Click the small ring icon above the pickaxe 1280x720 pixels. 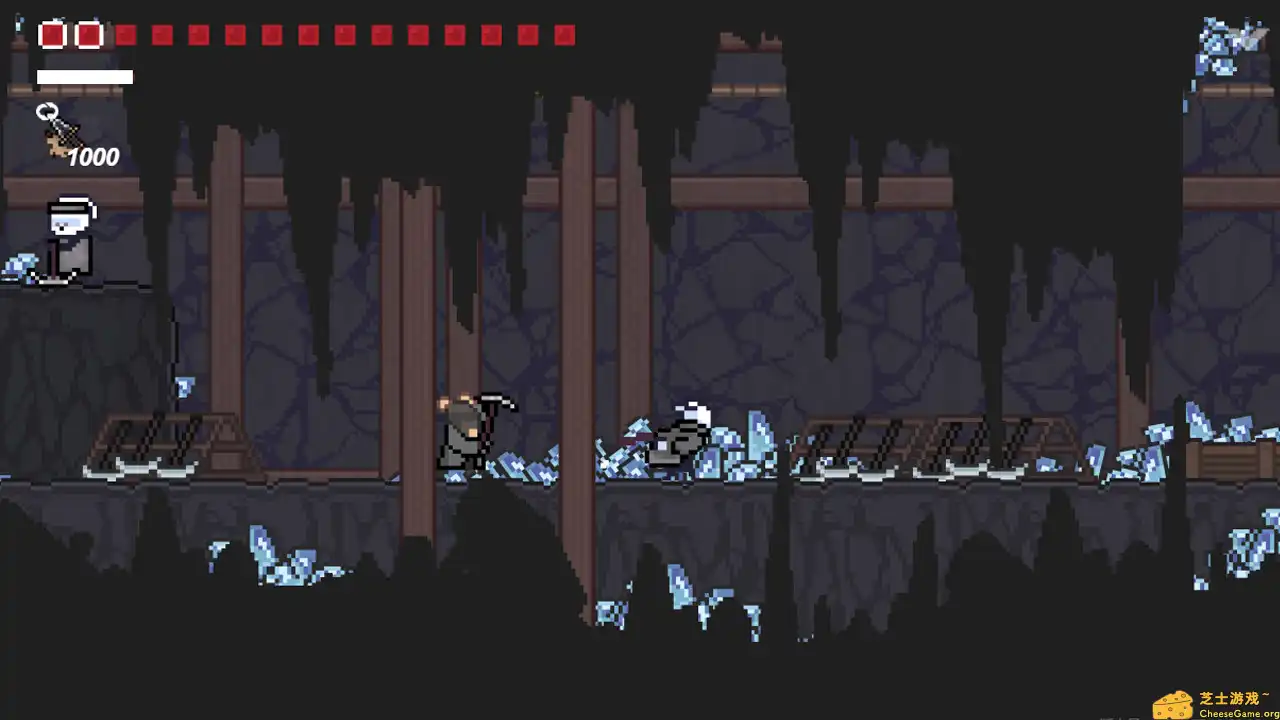pos(46,112)
